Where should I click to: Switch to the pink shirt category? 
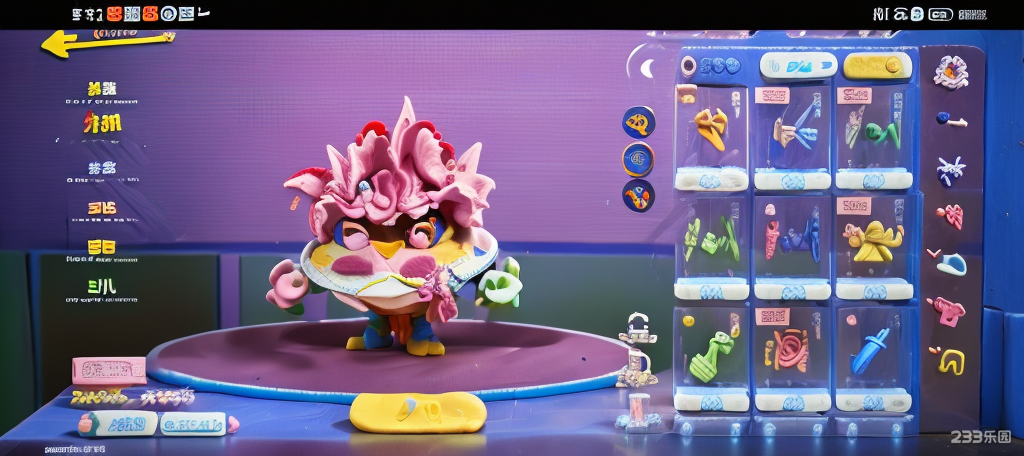pyautogui.click(x=947, y=309)
